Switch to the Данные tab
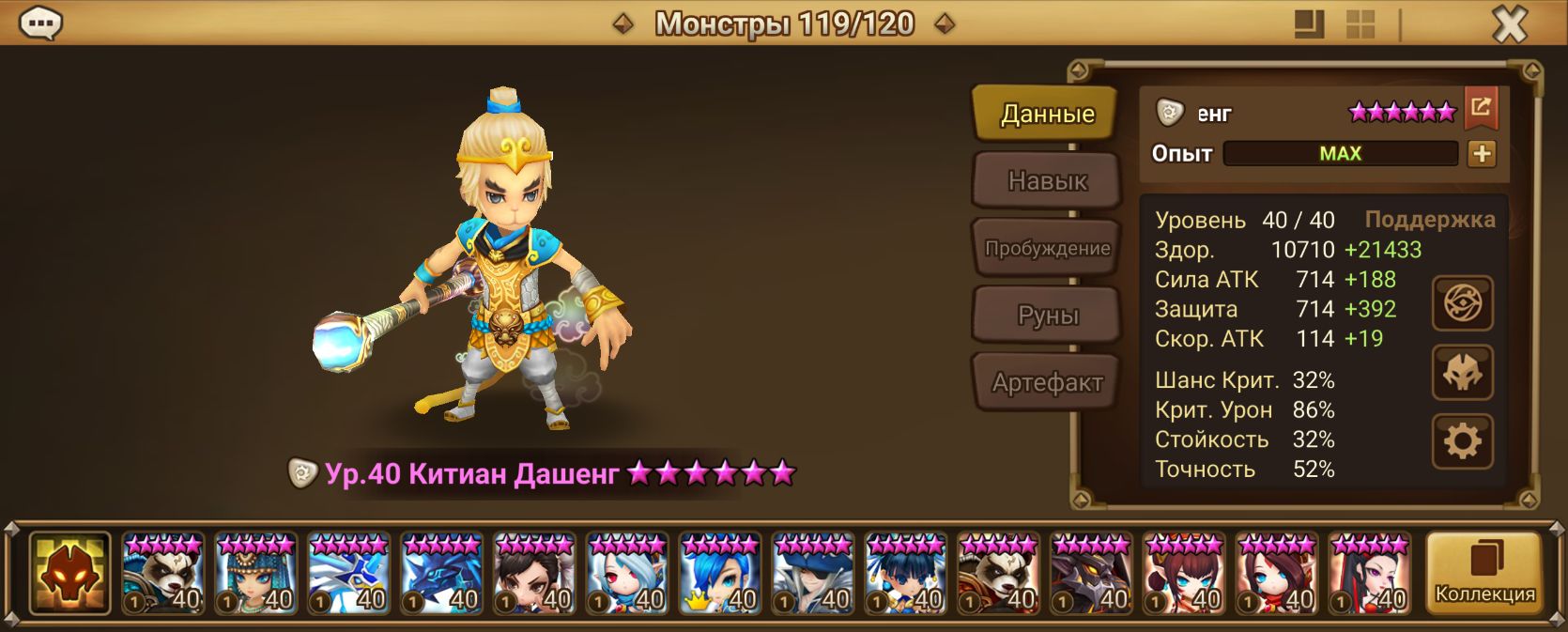Viewport: 1568px width, 632px height. [x=1047, y=114]
